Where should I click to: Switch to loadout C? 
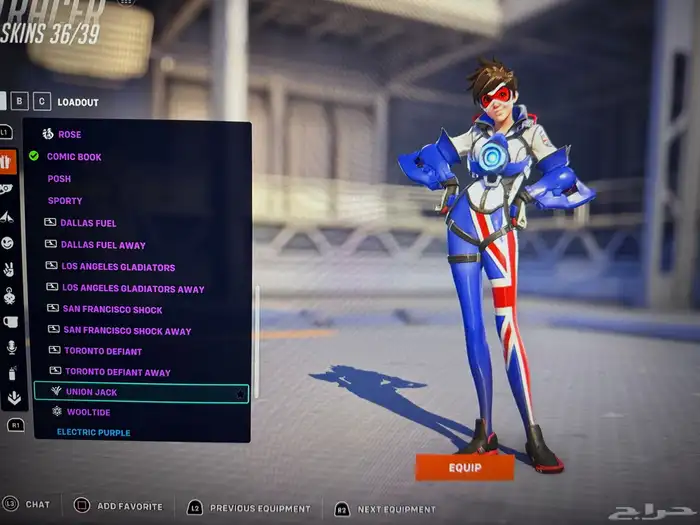click(42, 100)
